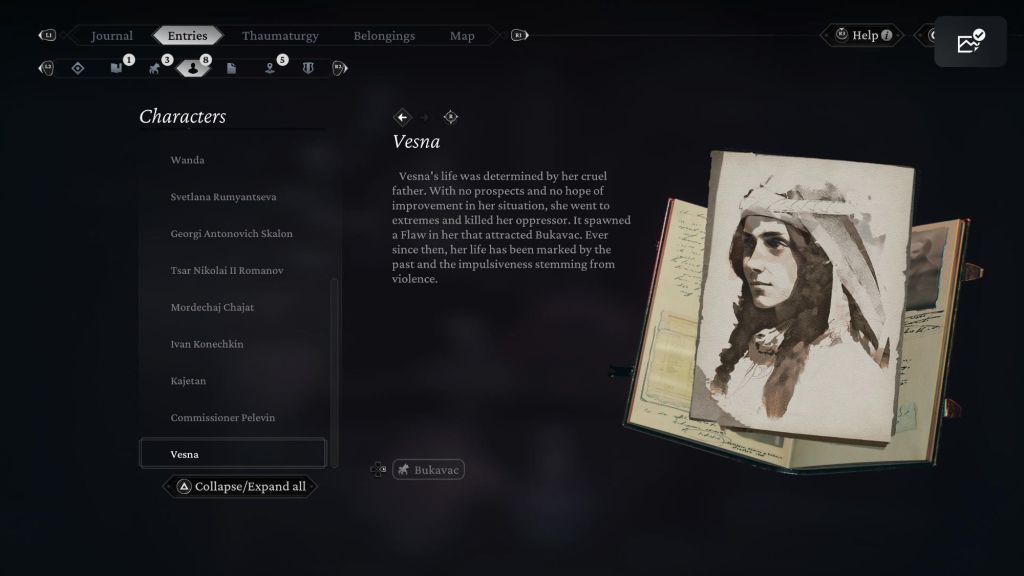Open the horse-icon salutors category
1024x576 pixels.
[x=154, y=68]
